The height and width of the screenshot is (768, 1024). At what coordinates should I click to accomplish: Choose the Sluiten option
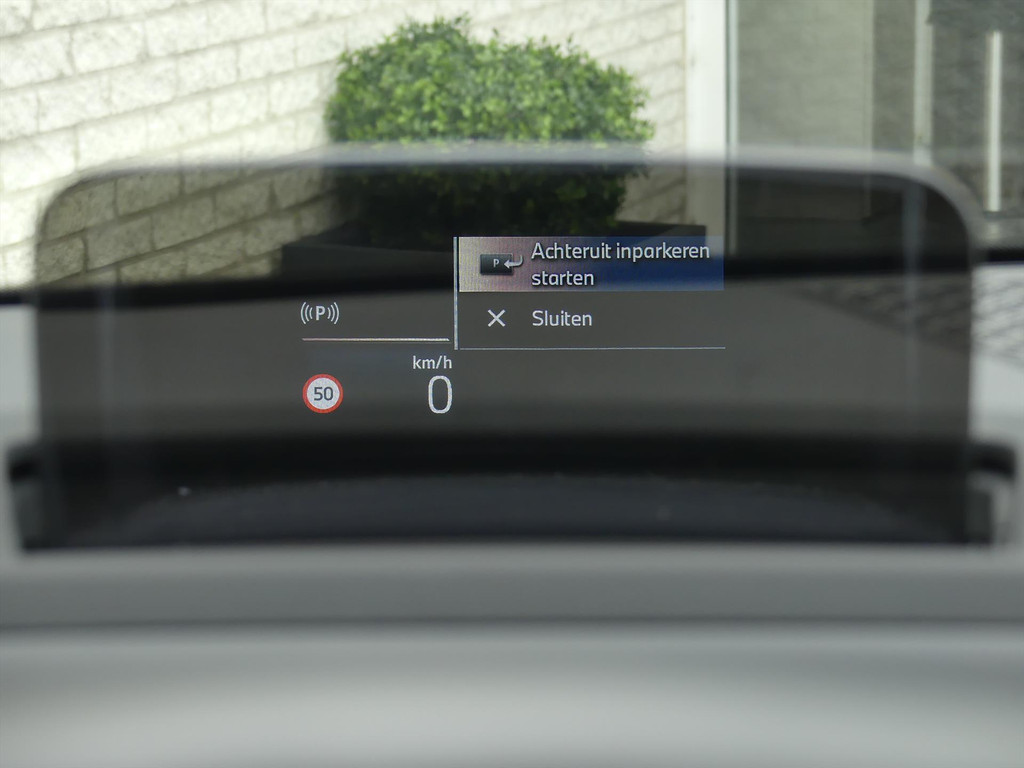[x=561, y=319]
